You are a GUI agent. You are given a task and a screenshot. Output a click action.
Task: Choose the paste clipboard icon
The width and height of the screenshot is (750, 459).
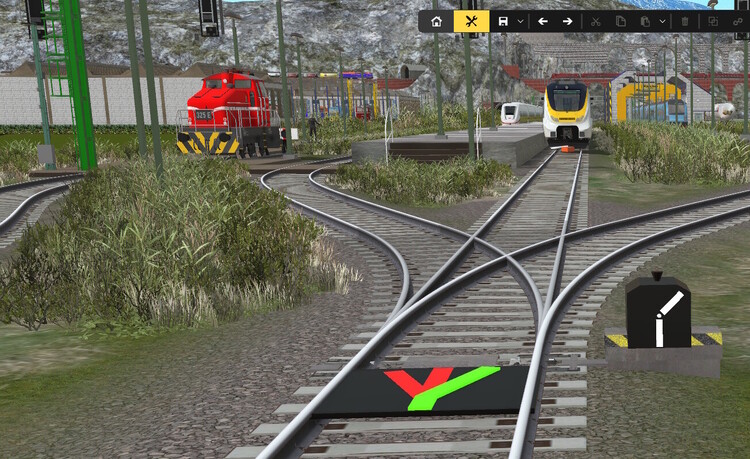click(646, 21)
